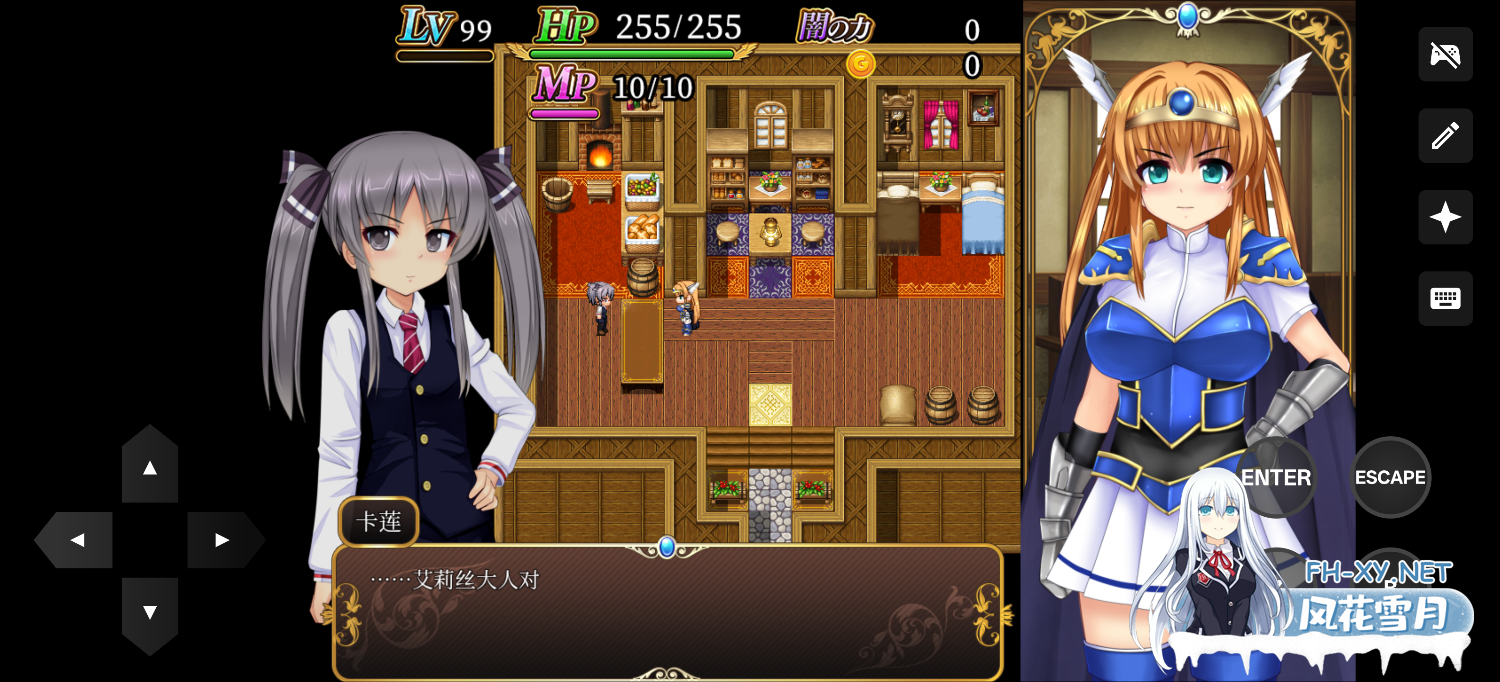1500x682 pixels.
Task: Tap the right arrow on the d-pad
Action: [x=222, y=540]
